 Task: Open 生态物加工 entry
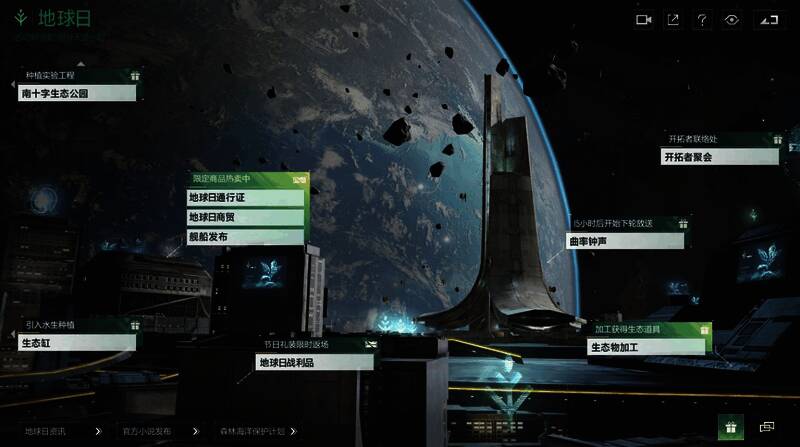click(x=646, y=347)
